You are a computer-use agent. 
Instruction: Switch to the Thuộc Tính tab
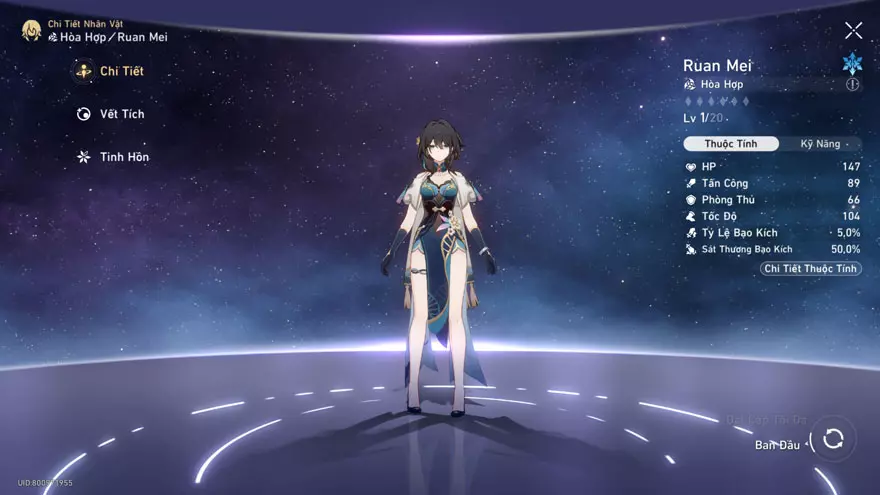[730, 144]
